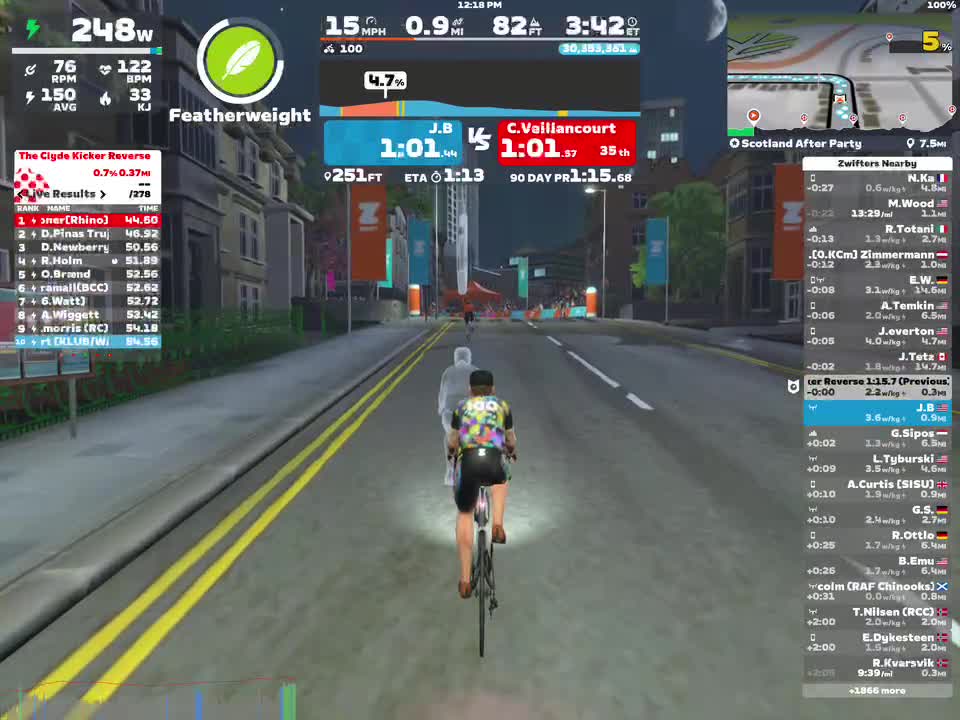Choose T.Nilsen (RCC) in rider list
Viewport: 960px width, 720px height.
[877, 617]
